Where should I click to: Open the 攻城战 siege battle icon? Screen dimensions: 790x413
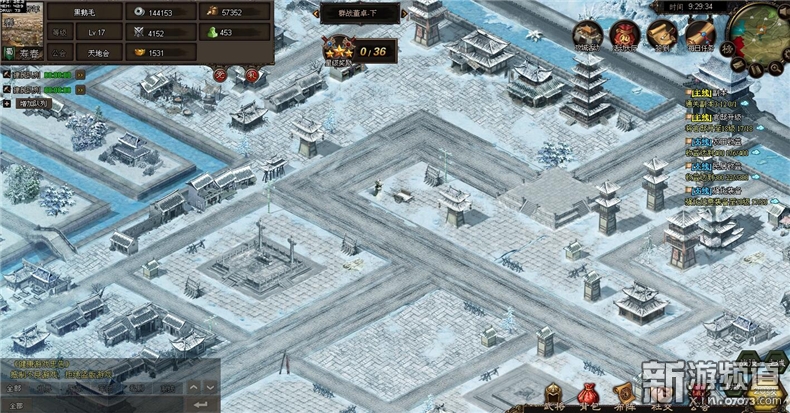587,35
